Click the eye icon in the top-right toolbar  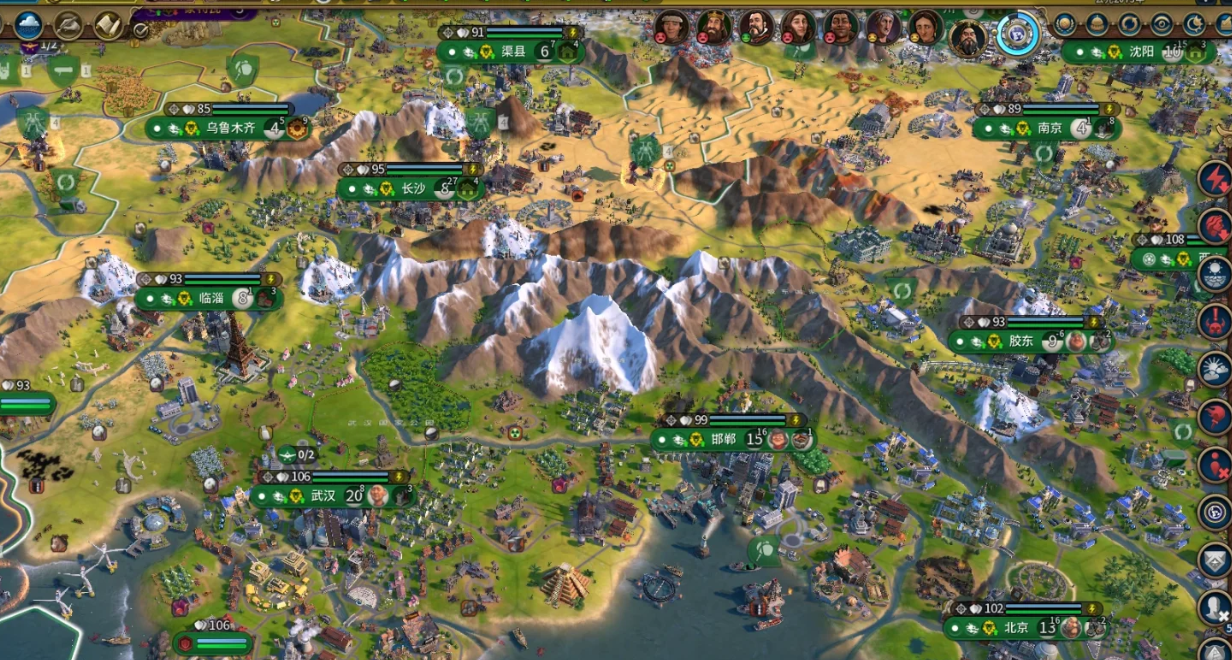[1160, 24]
